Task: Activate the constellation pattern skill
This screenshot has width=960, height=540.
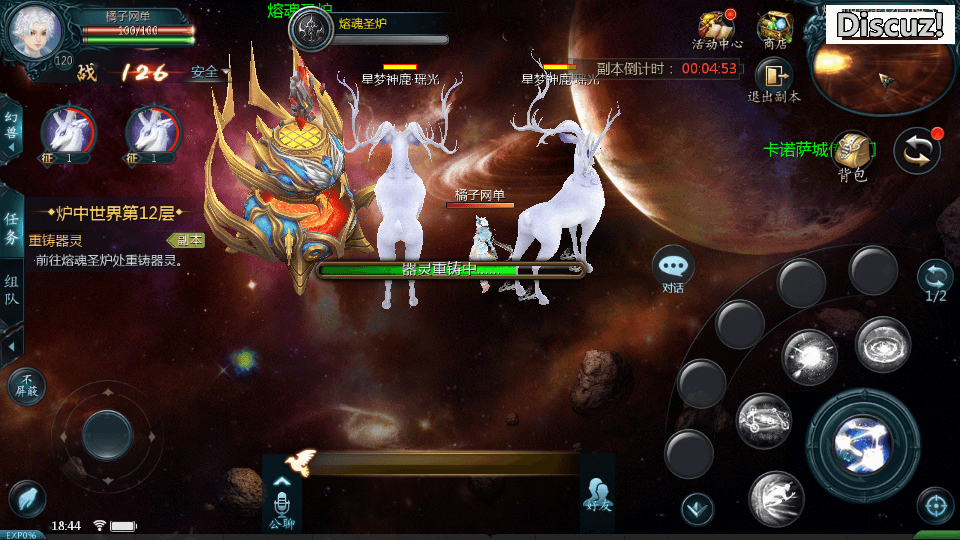Action: point(764,421)
